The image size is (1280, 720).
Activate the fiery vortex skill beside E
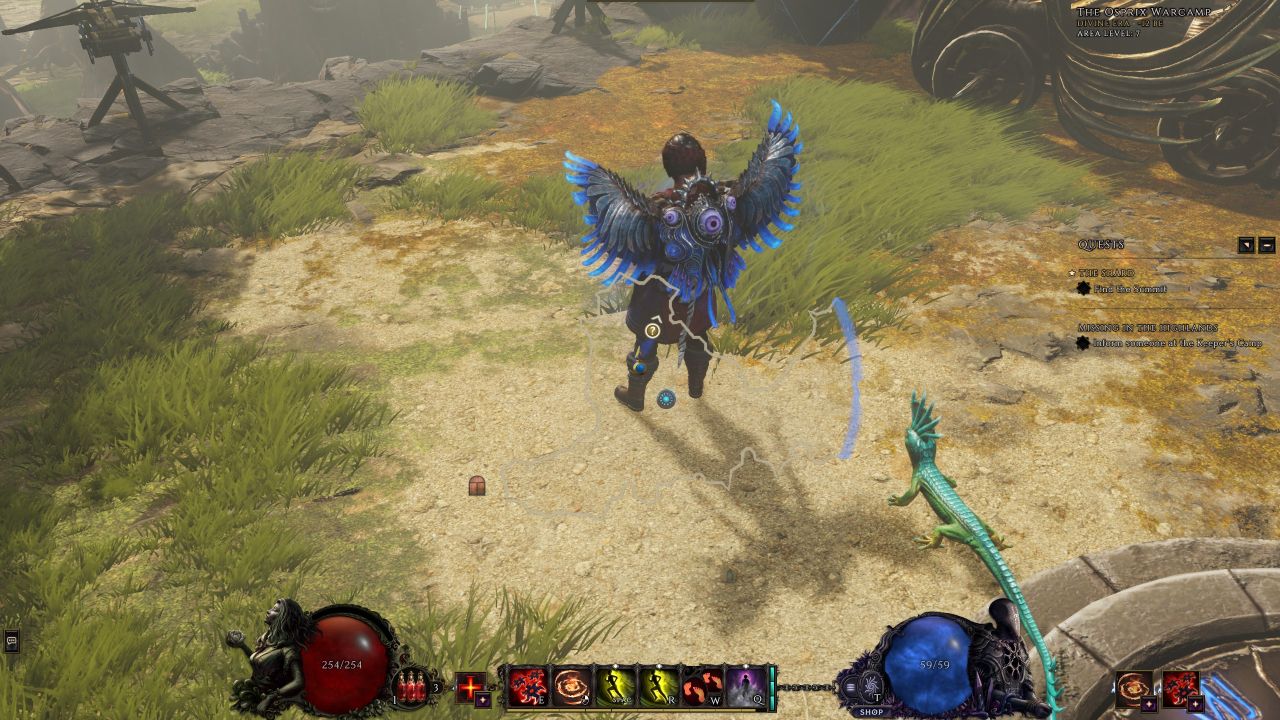[x=573, y=686]
